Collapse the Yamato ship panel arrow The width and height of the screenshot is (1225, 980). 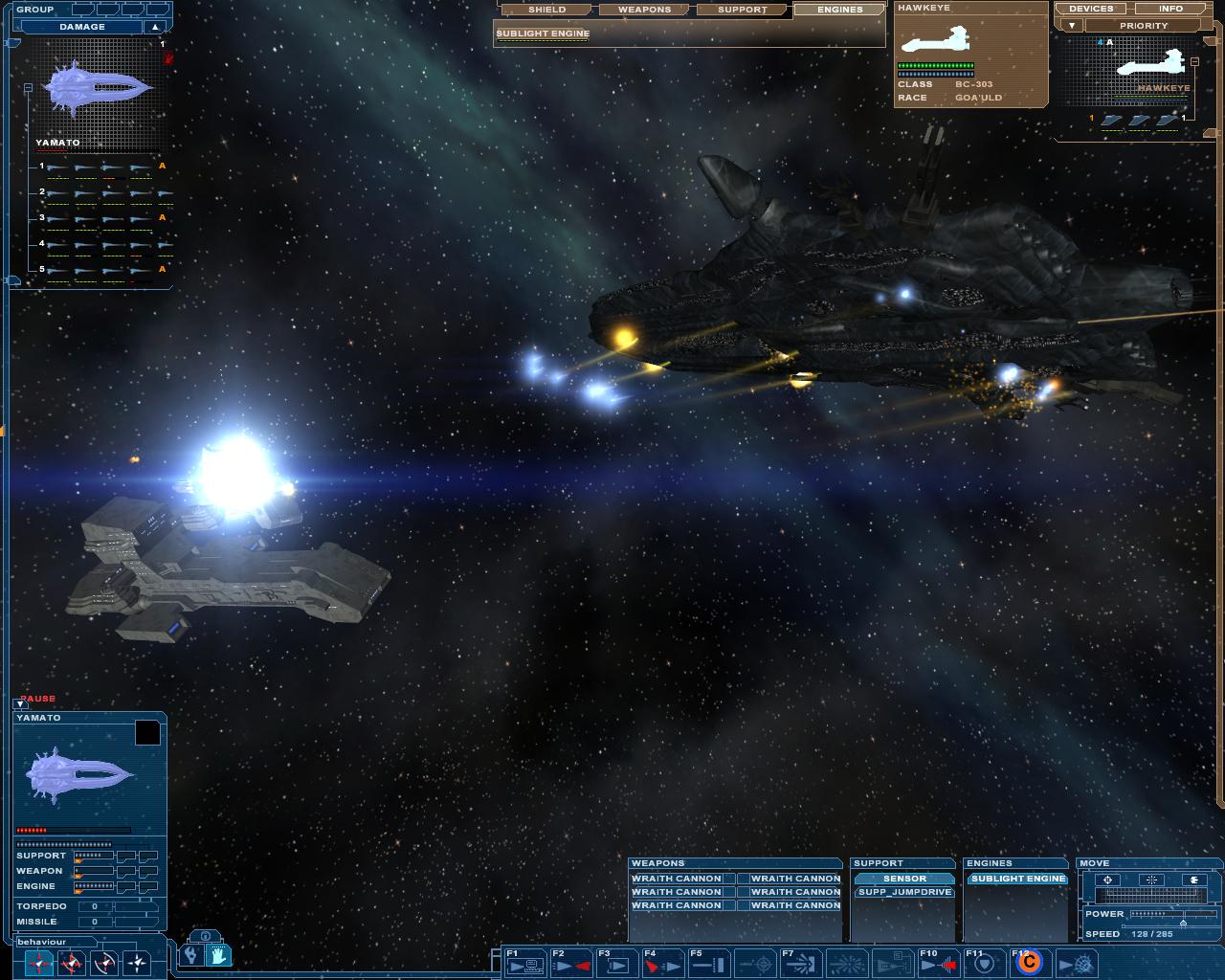click(x=20, y=704)
